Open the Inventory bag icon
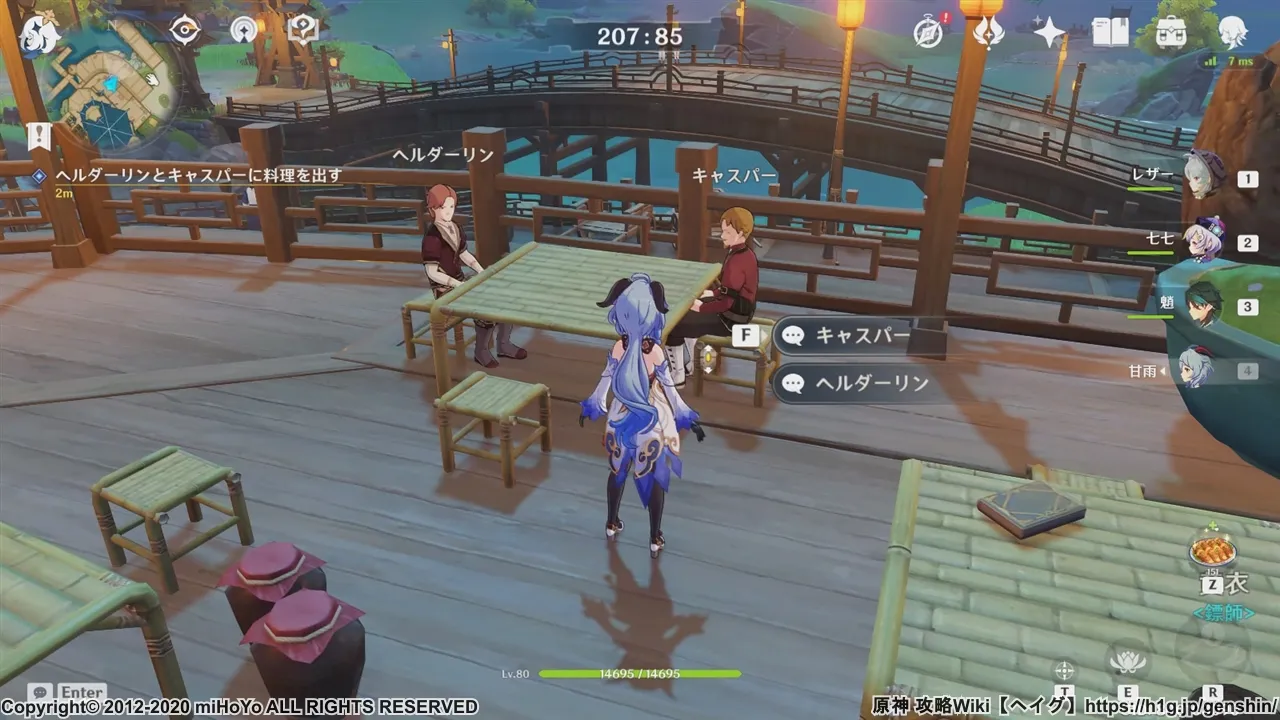1280x720 pixels. click(1170, 33)
